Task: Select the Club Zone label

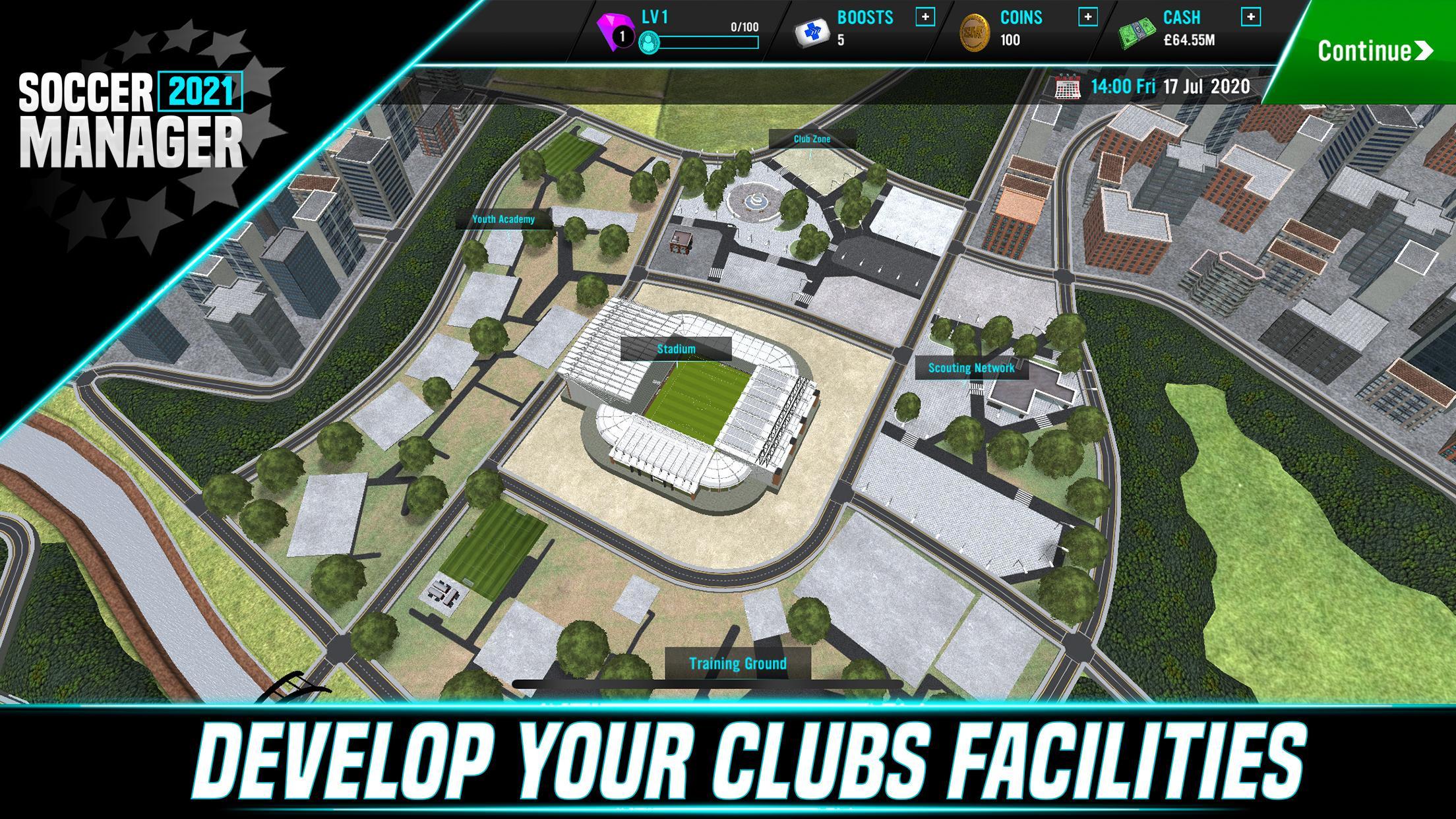Action: click(811, 139)
